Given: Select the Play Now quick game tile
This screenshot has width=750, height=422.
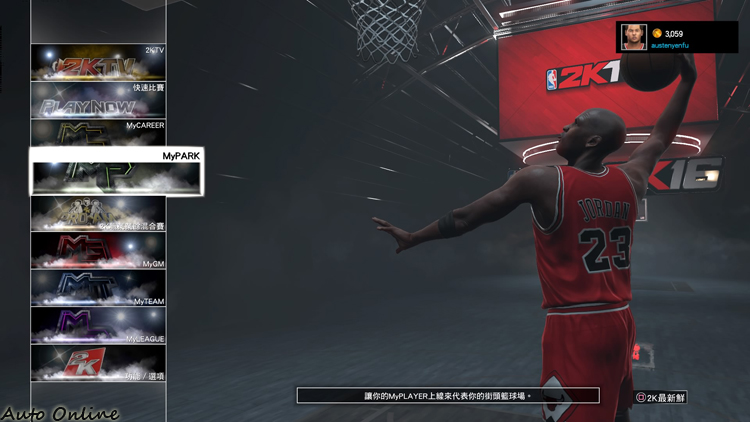Looking at the screenshot, I should pos(98,100).
